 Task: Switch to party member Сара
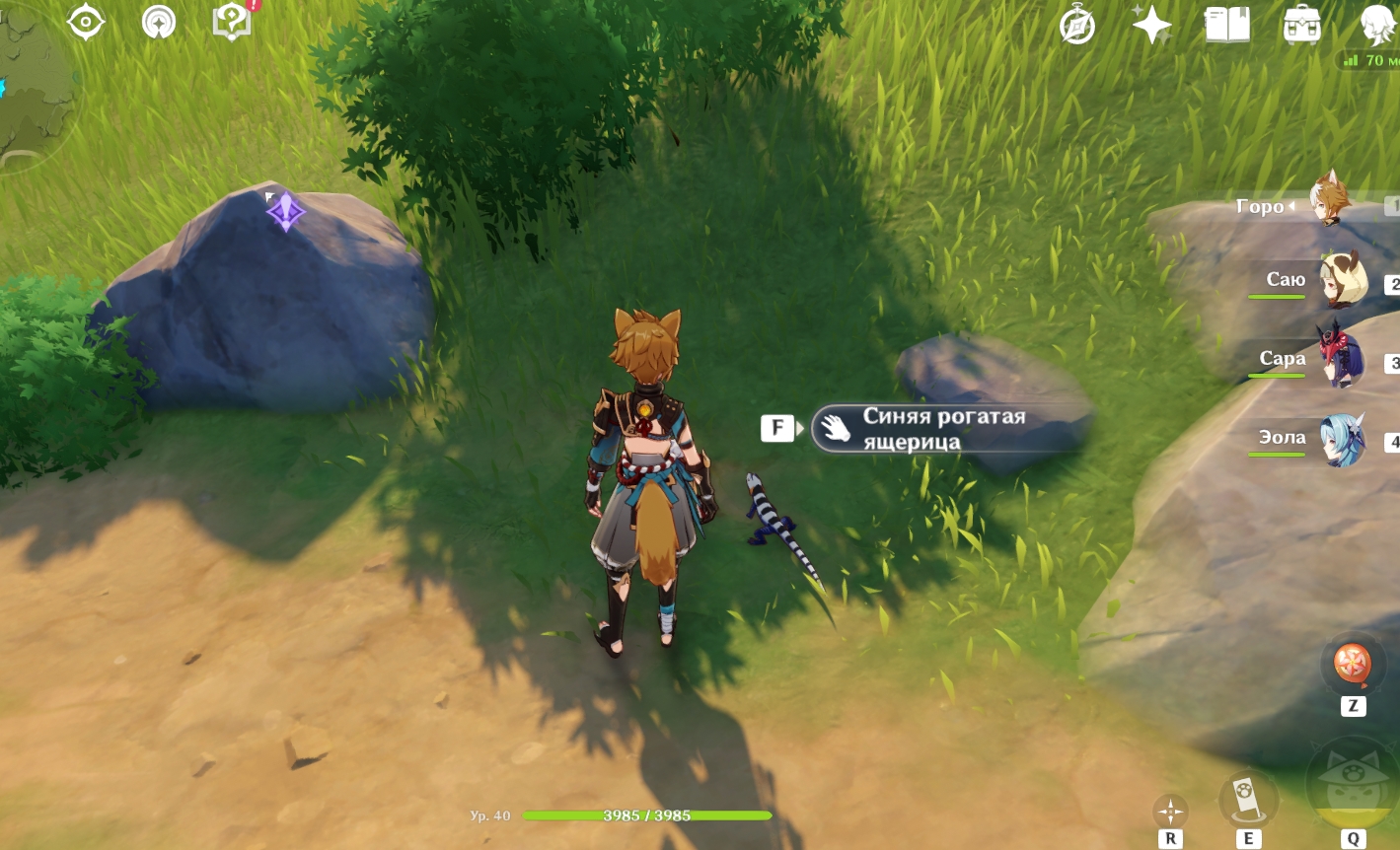1343,360
